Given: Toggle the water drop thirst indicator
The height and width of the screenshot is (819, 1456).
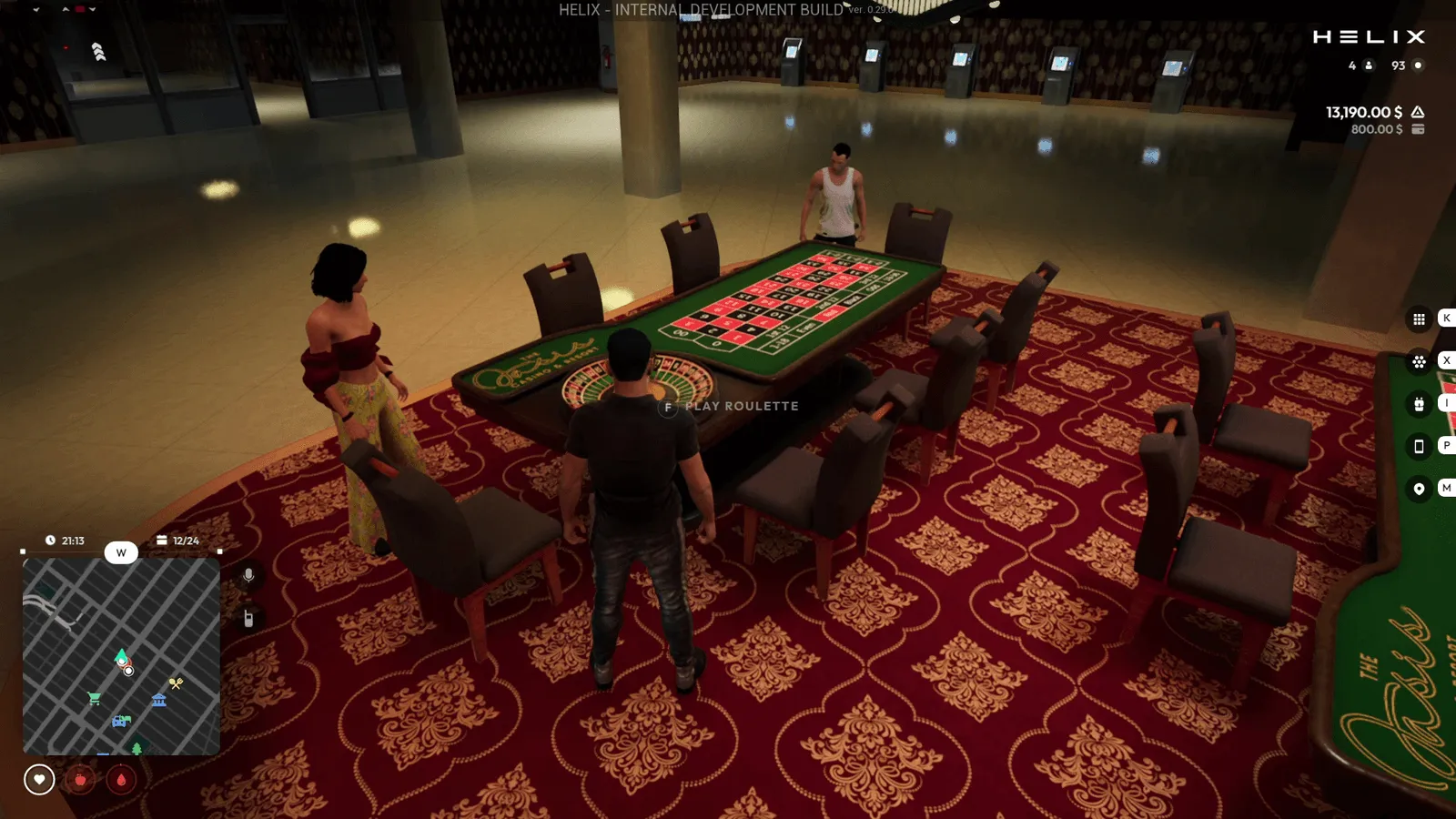Looking at the screenshot, I should tap(120, 780).
